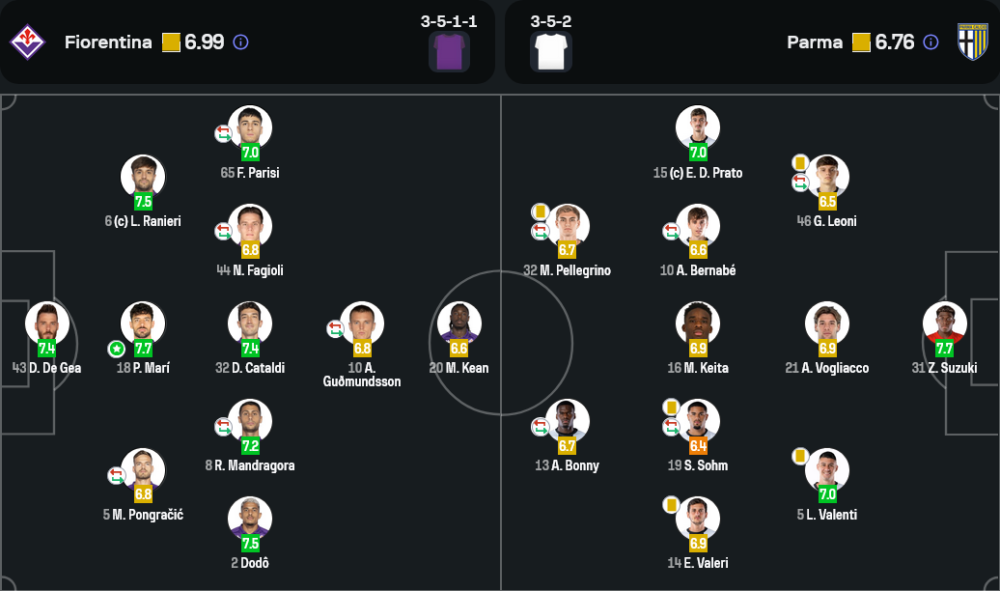Screen dimensions: 1000x591
Task: Select striker M. Kean
Action: coord(459,324)
